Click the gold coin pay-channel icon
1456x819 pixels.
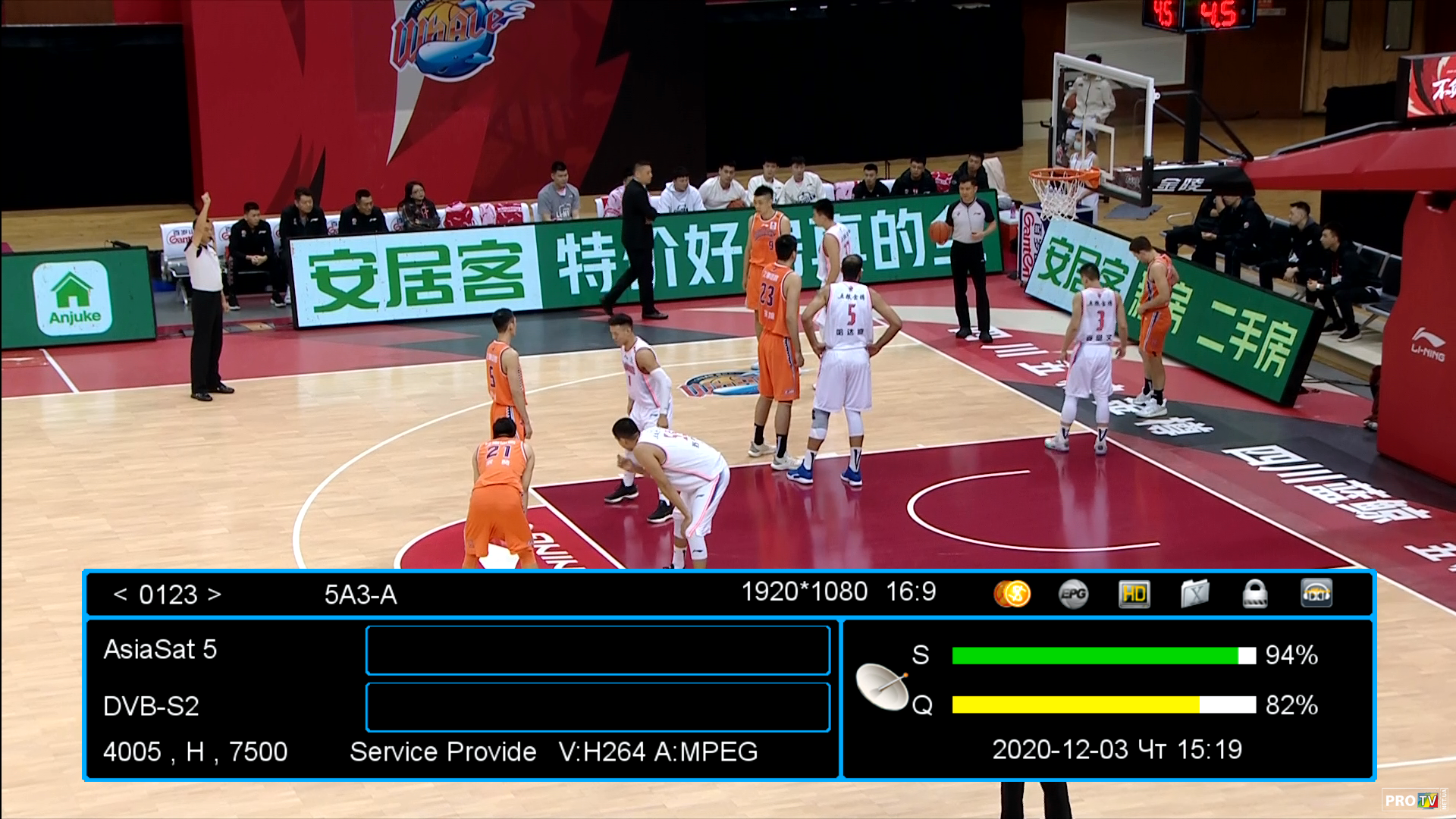[x=1012, y=594]
